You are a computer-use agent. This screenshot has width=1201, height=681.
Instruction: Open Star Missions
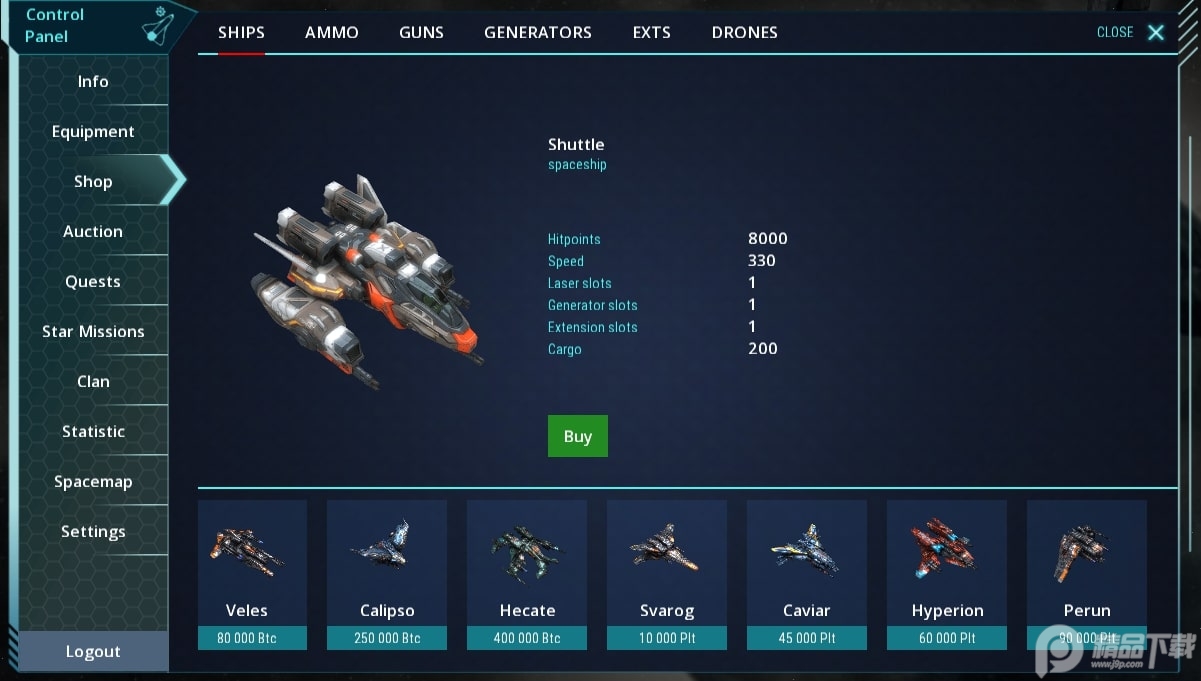pos(93,332)
